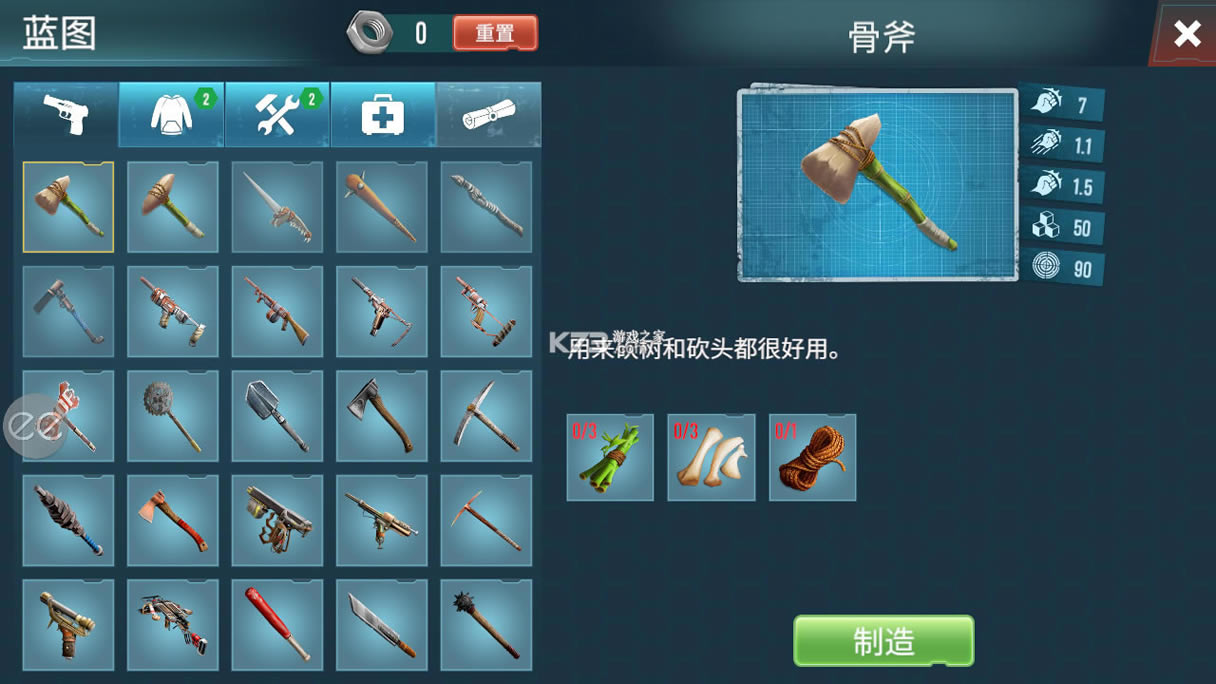This screenshot has width=1216, height=684.
Task: Select the red baseball bat blueprint
Action: [277, 625]
